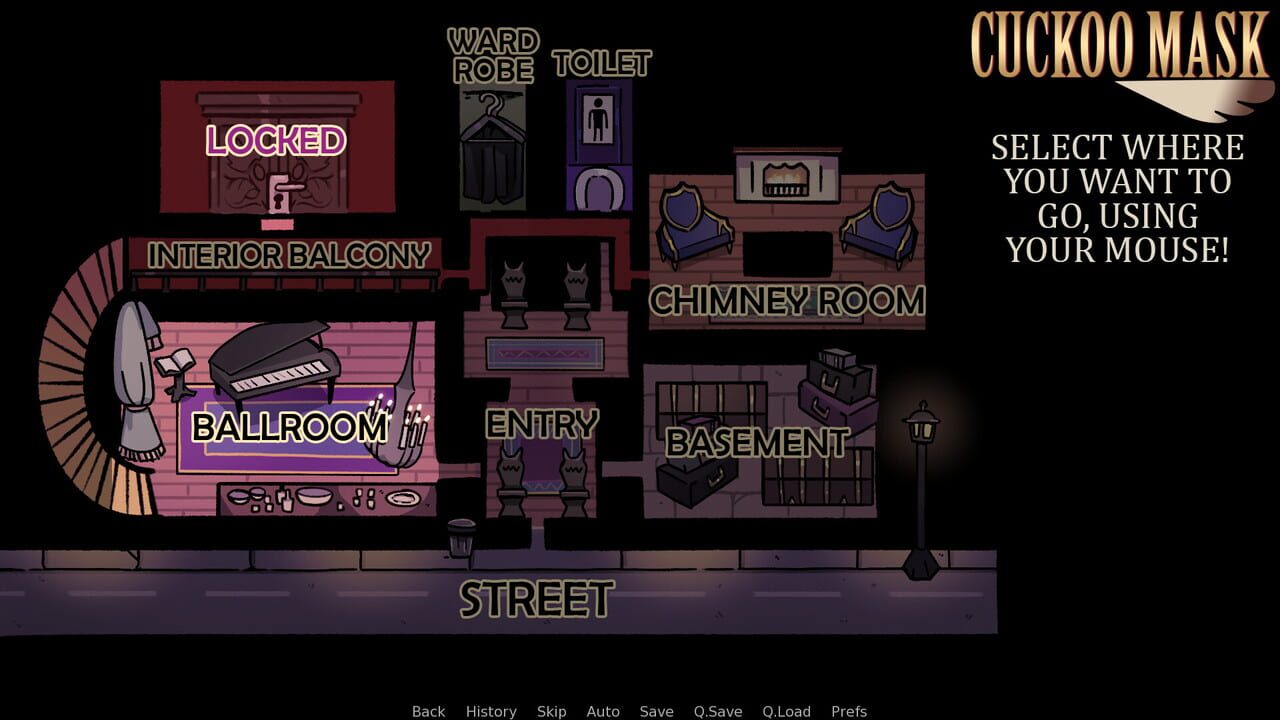1280x720 pixels.
Task: Open the History screen
Action: tap(490, 711)
